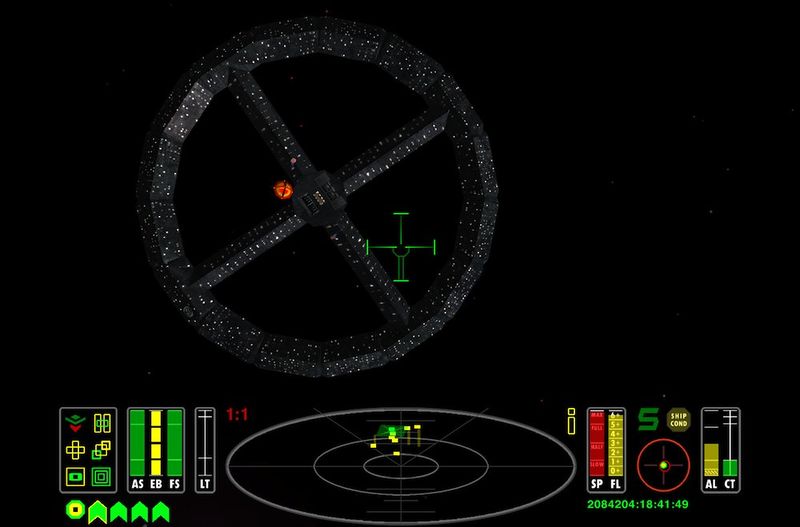Viewport: 800px width, 527px height.
Task: Click the green S station indicator
Action: pyautogui.click(x=649, y=421)
